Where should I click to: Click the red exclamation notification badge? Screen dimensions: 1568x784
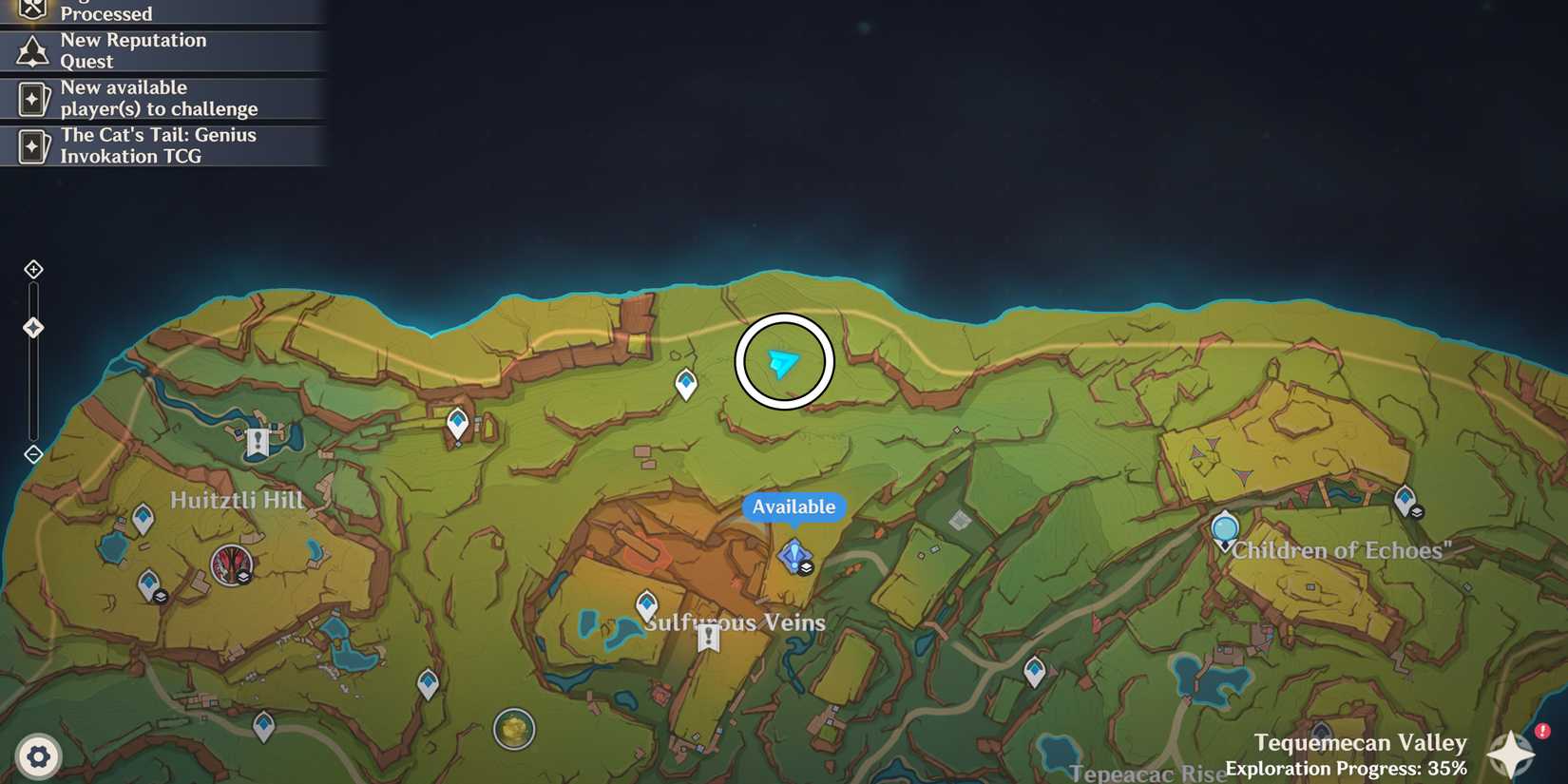1541,730
